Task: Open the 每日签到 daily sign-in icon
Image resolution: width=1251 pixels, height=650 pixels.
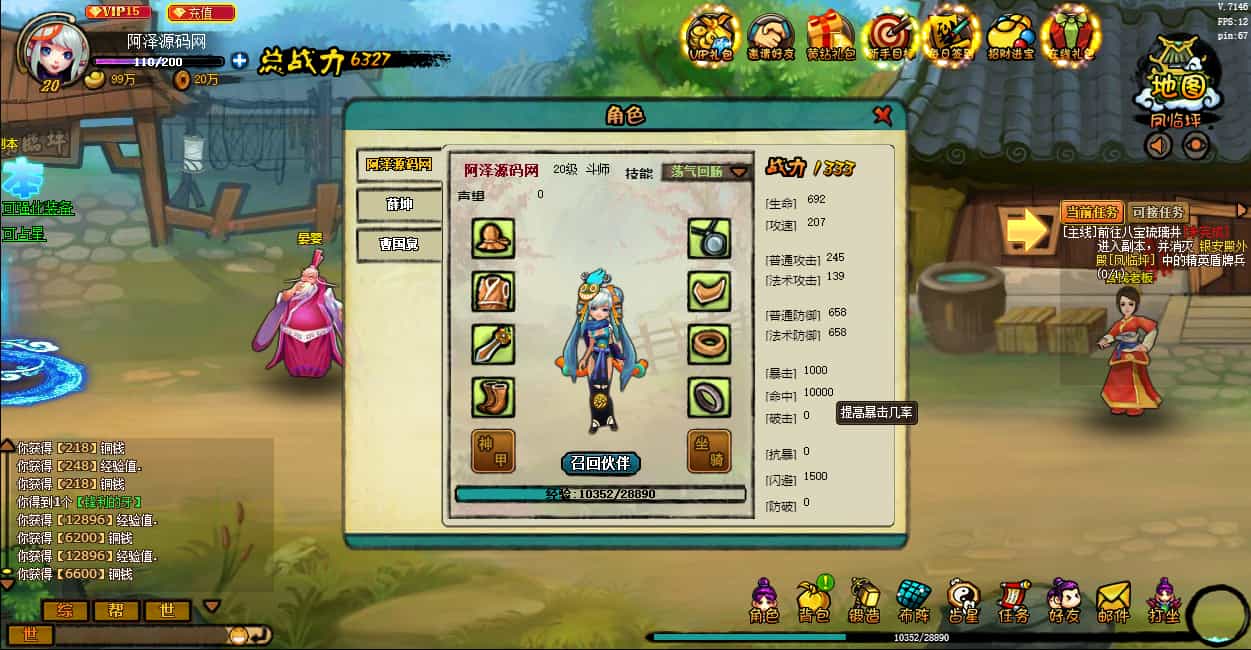Action: click(949, 38)
